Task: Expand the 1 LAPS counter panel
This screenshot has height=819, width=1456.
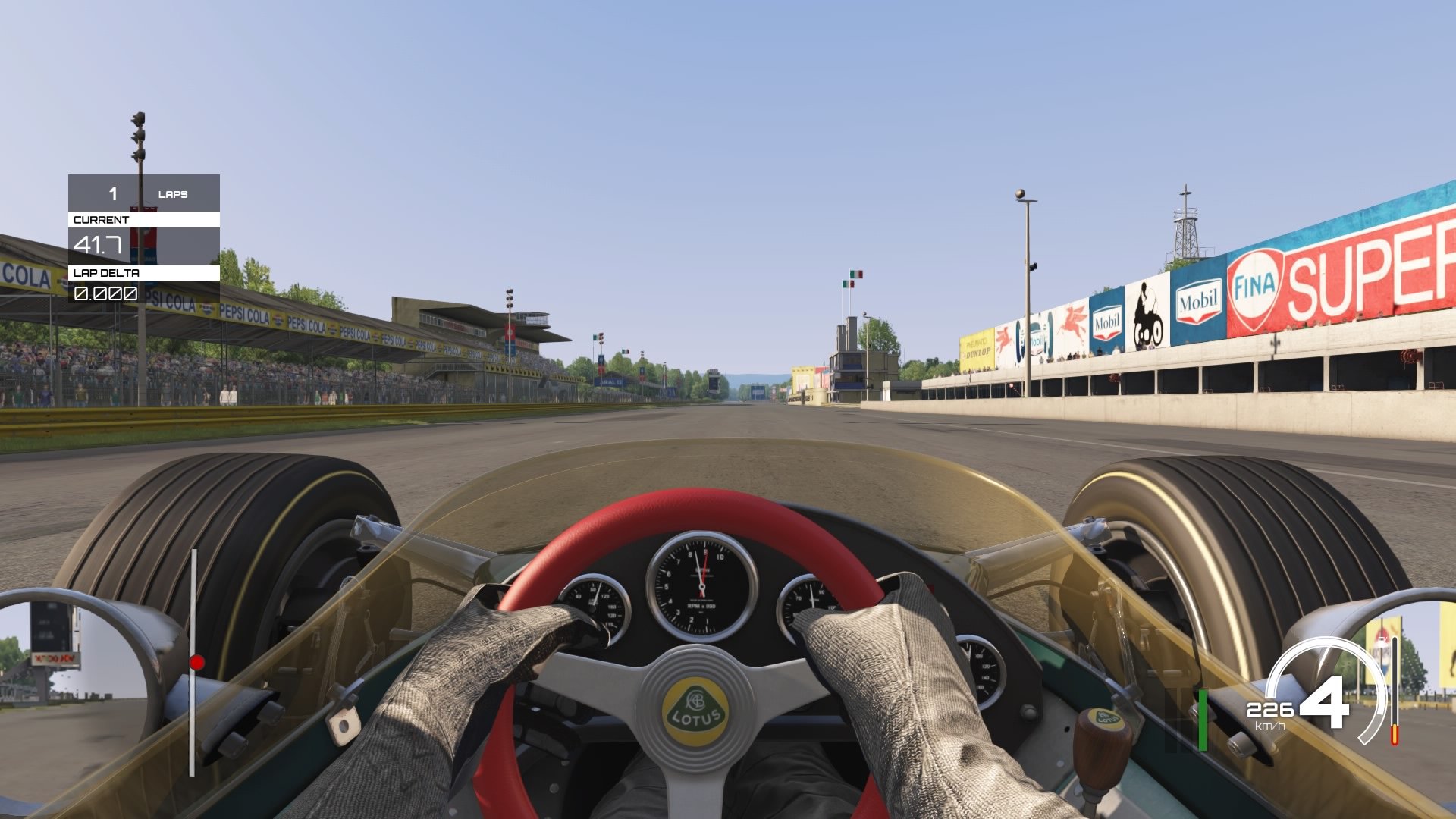Action: 144,195
